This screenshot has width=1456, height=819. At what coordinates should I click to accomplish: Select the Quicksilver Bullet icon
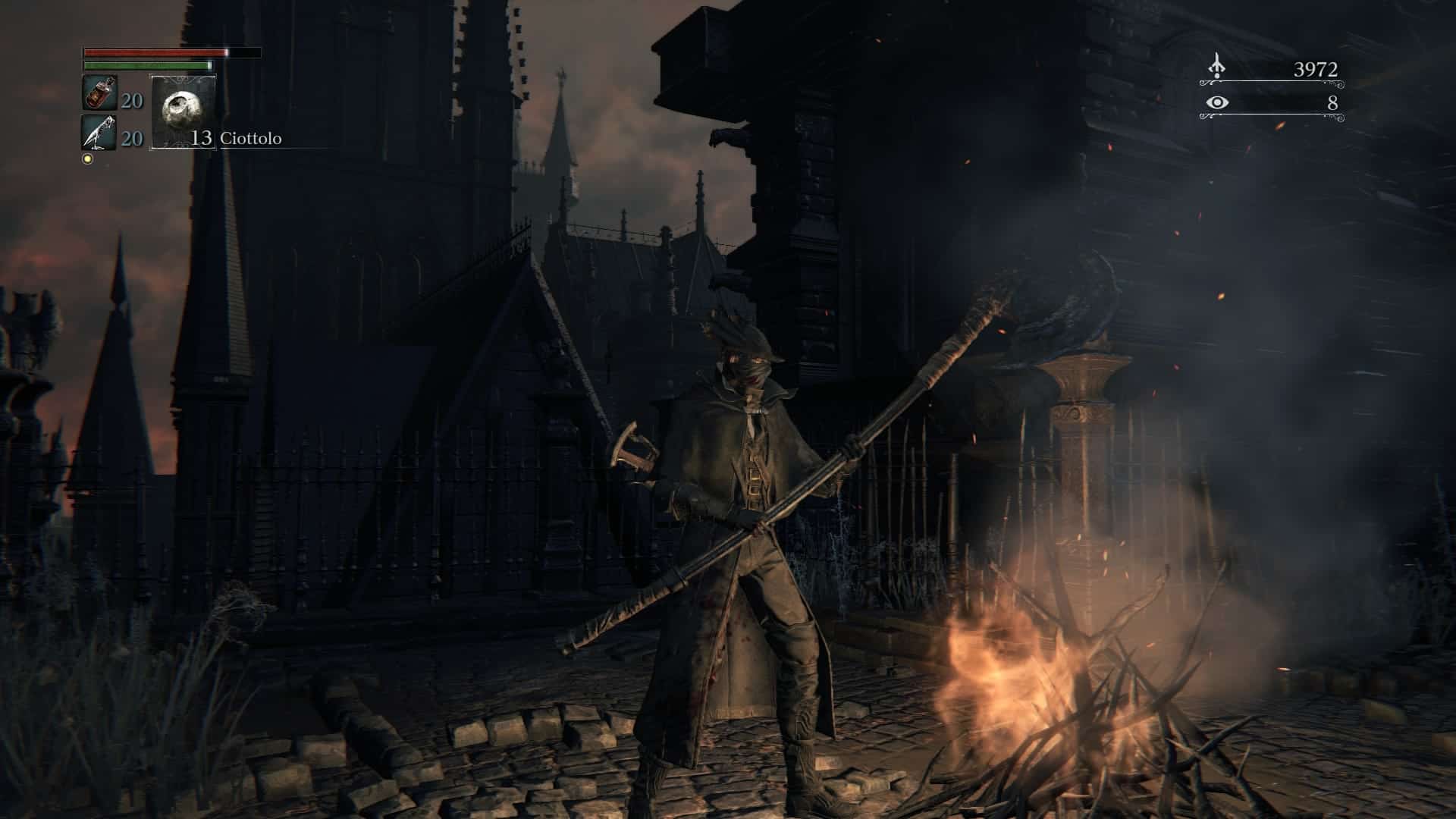(99, 133)
